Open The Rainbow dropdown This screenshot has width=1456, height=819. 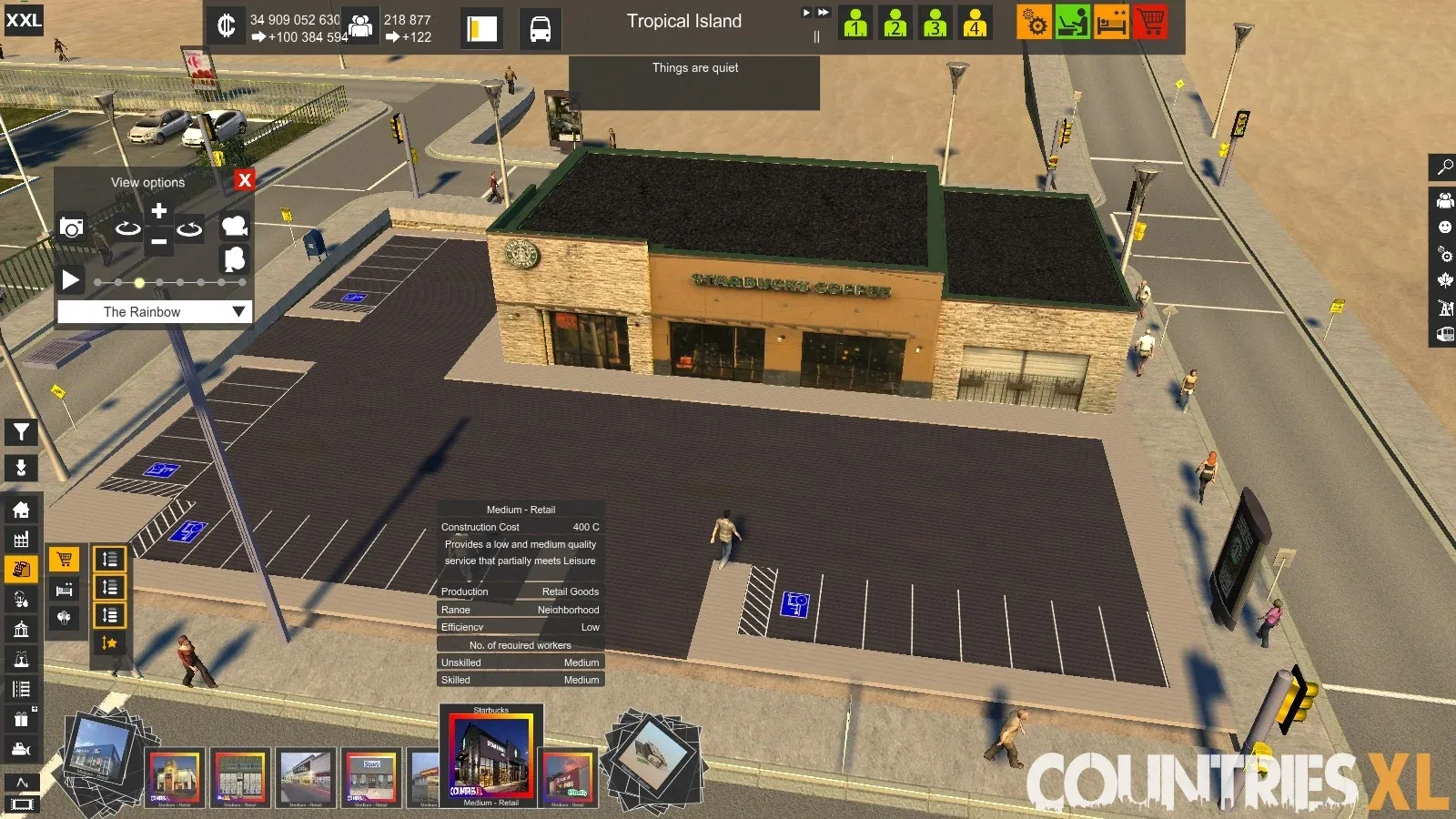pyautogui.click(x=238, y=311)
